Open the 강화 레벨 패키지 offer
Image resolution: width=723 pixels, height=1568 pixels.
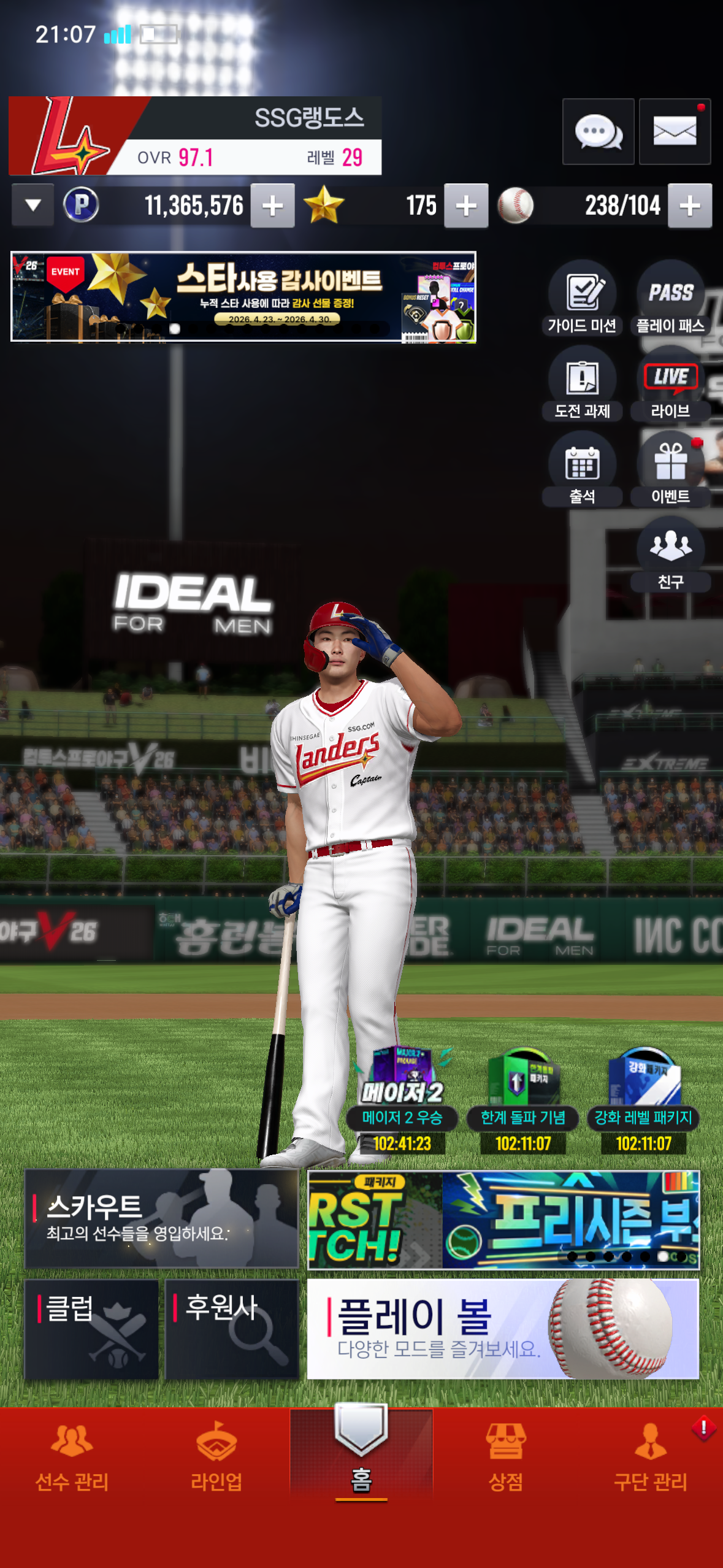(643, 1099)
